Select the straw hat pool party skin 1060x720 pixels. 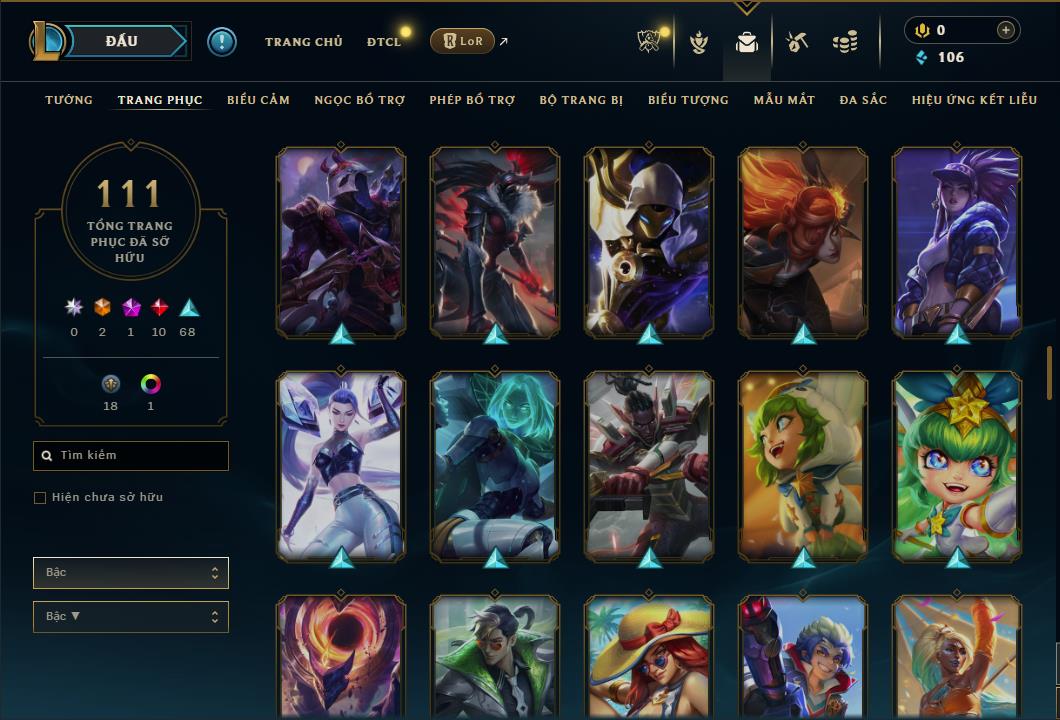(x=649, y=657)
